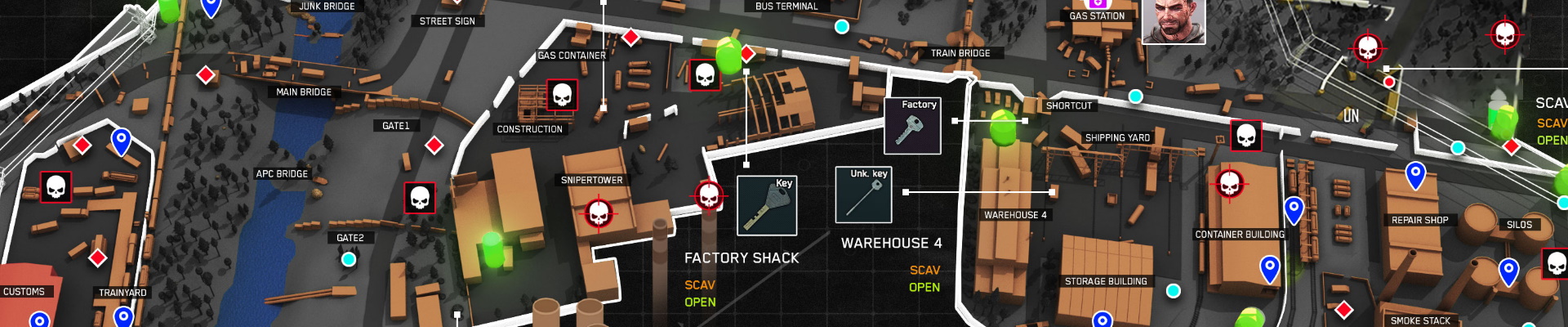Select the CONTAINER BUILDING label
The width and height of the screenshot is (1568, 327).
[x=1240, y=235]
